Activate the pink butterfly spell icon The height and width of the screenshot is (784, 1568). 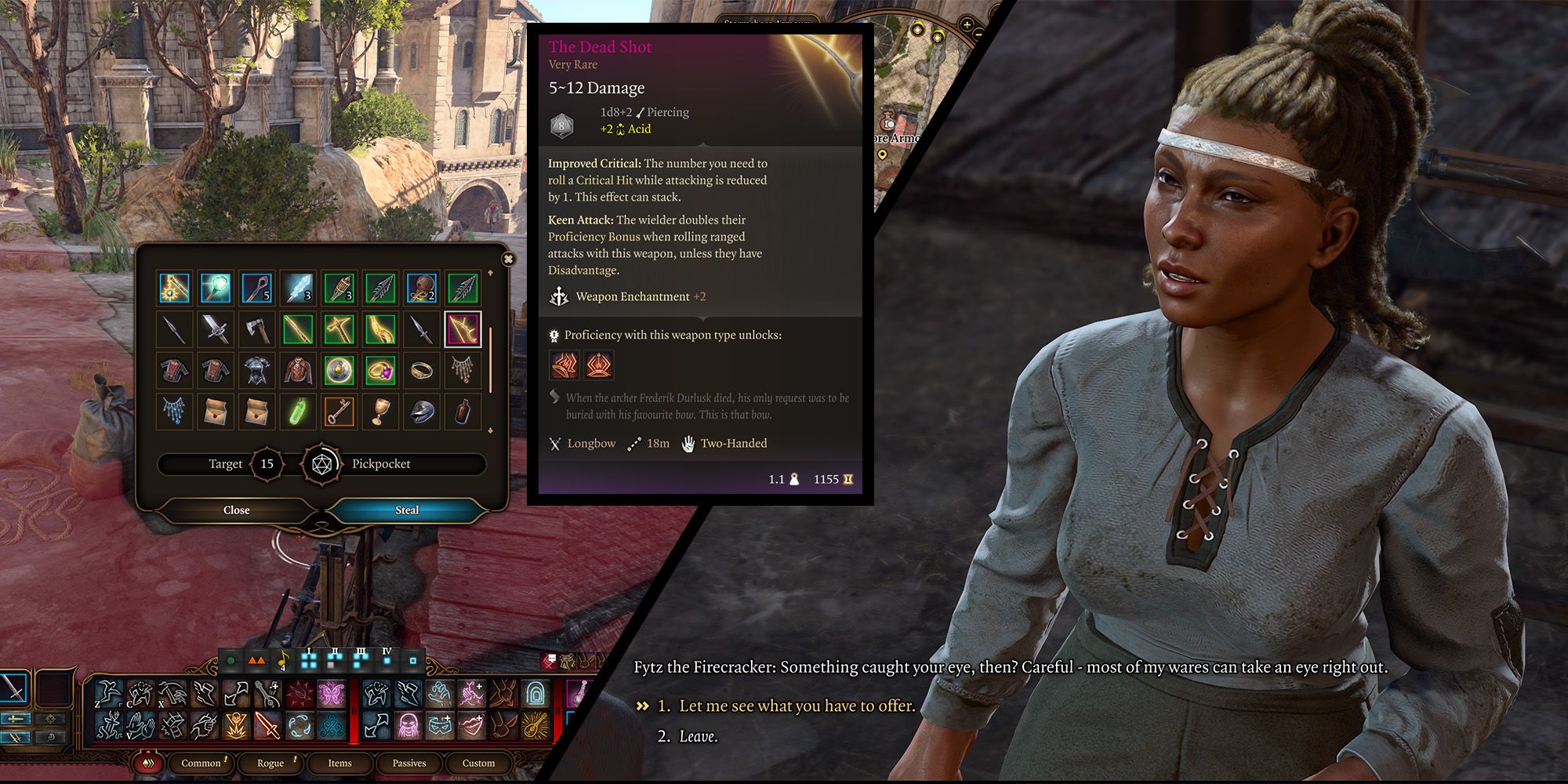332,694
